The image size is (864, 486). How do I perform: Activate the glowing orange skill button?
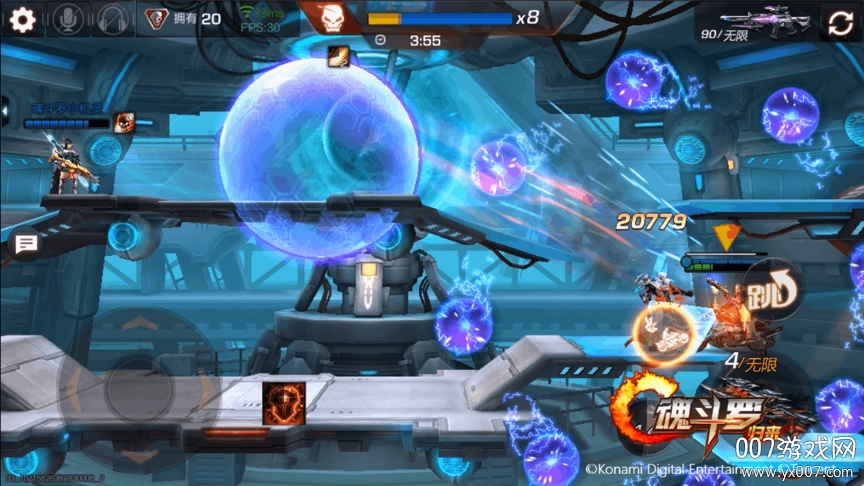[658, 332]
